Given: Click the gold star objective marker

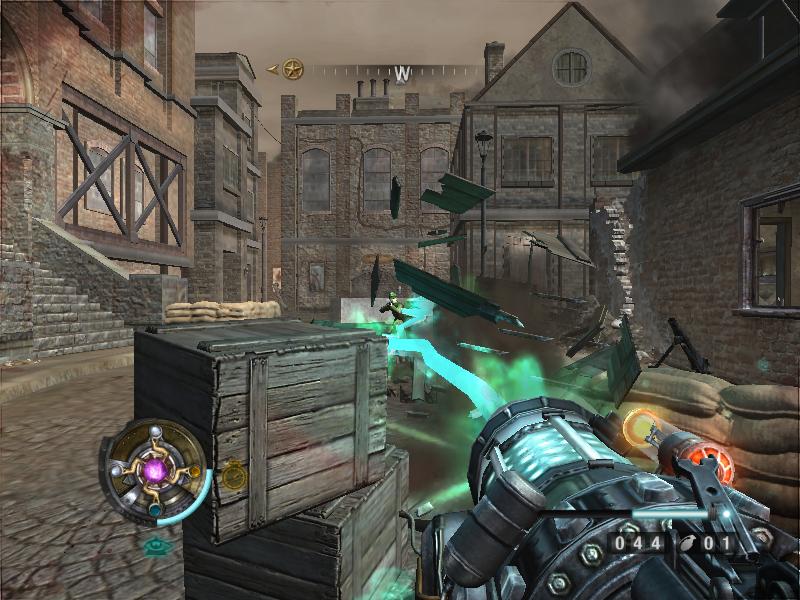Looking at the screenshot, I should pos(292,69).
